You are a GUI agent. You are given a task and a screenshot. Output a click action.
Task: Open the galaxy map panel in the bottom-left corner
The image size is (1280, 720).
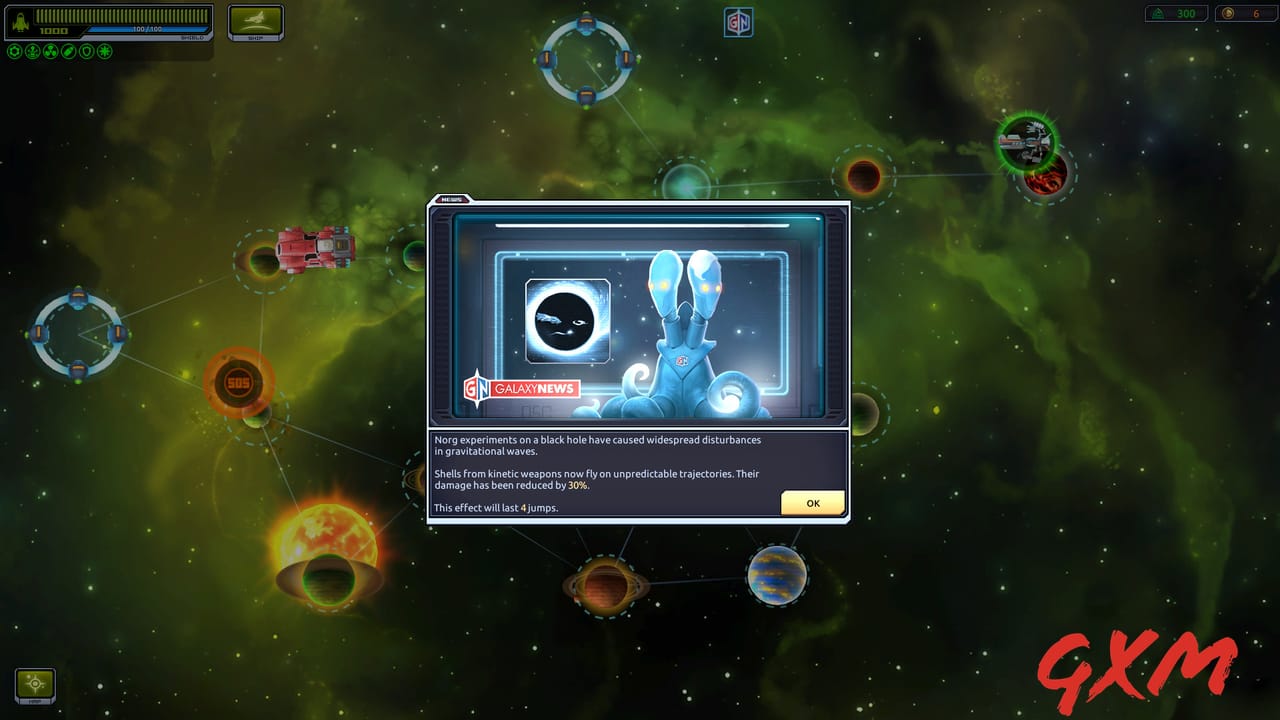33,686
